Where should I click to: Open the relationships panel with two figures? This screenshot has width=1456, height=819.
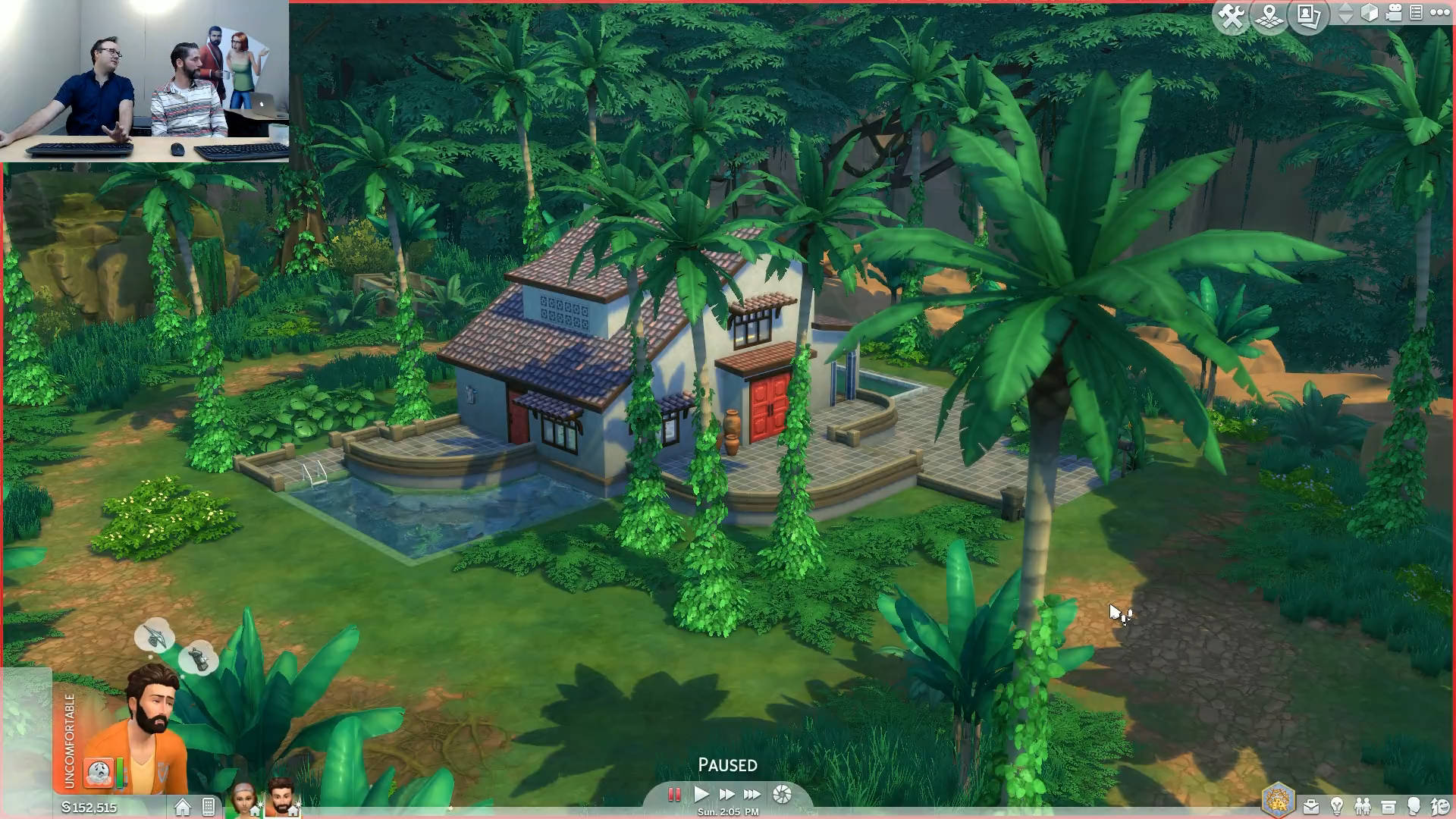click(1363, 806)
